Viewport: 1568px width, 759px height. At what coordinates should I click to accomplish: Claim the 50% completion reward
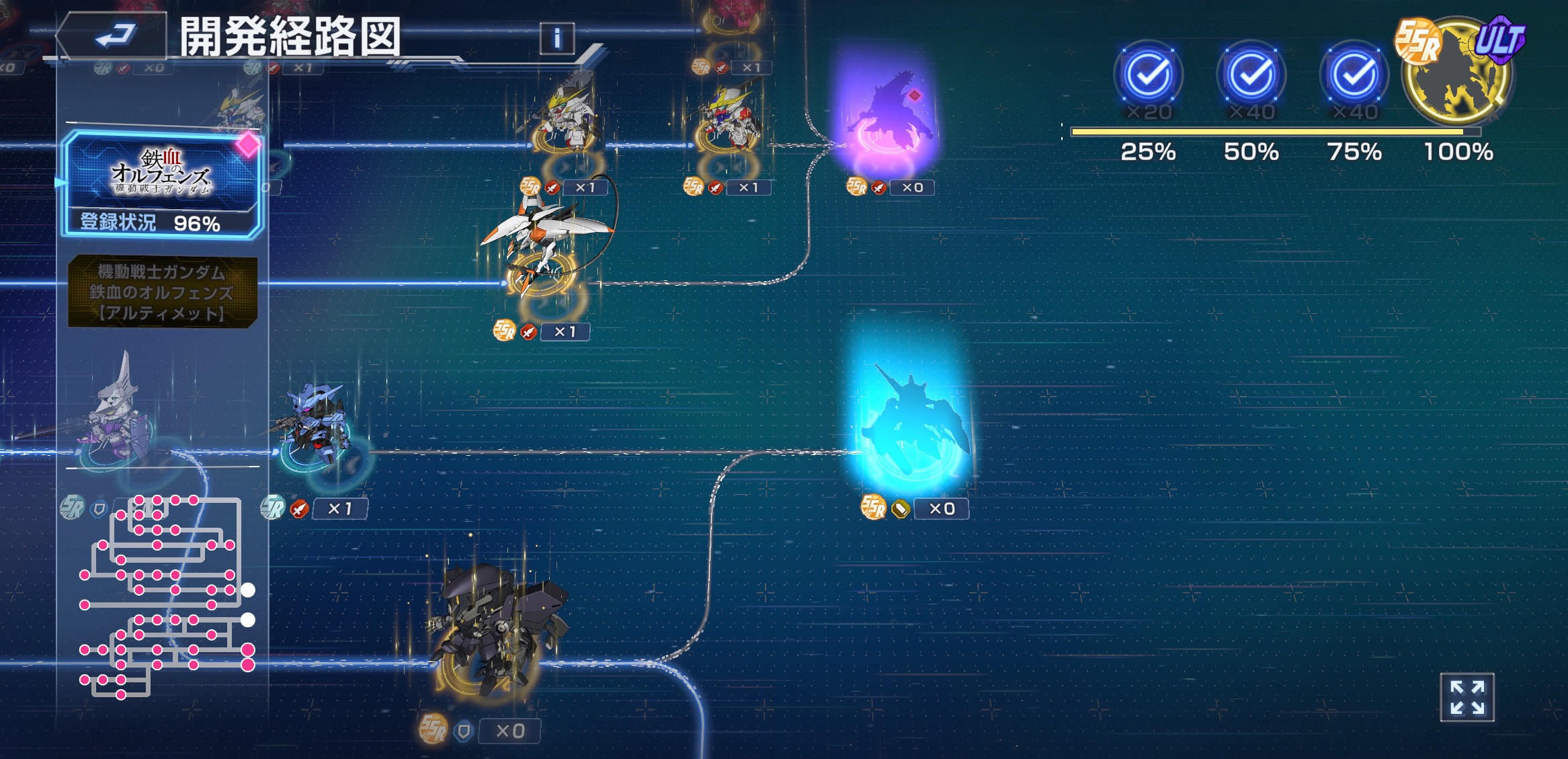pyautogui.click(x=1251, y=75)
